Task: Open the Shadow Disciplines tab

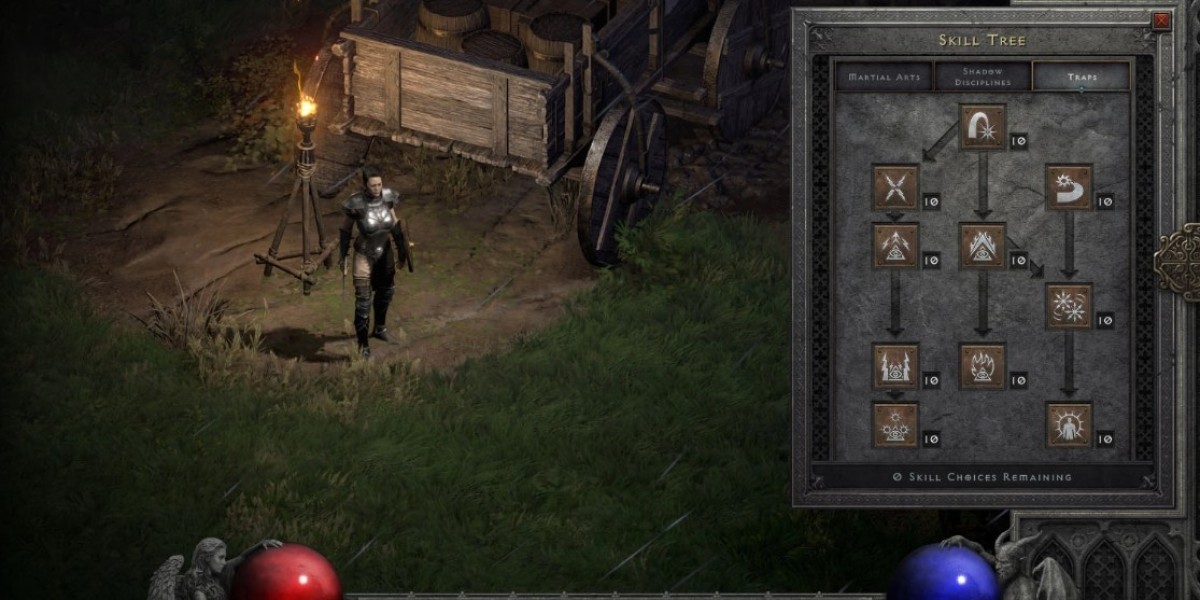Action: [x=982, y=77]
